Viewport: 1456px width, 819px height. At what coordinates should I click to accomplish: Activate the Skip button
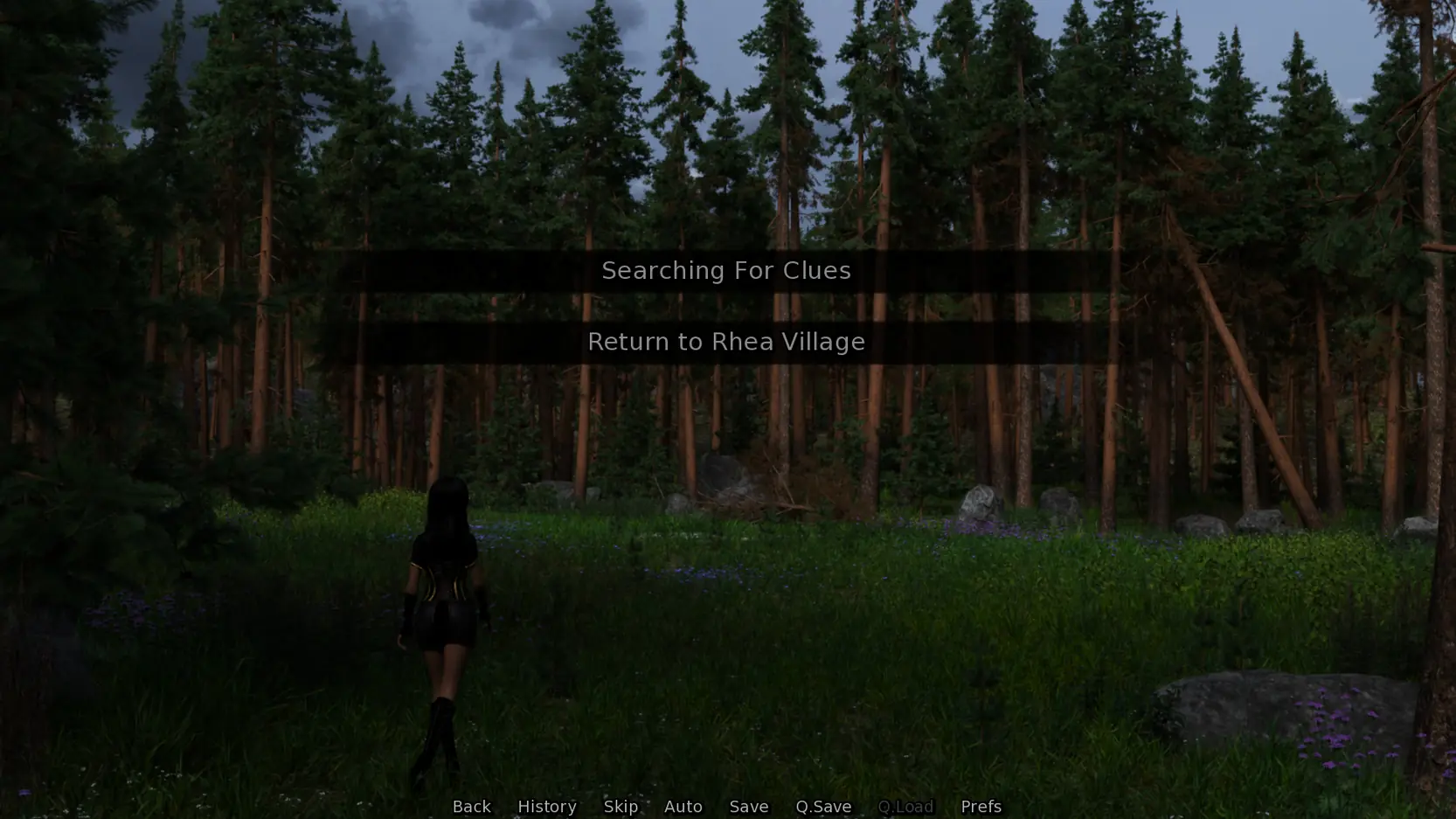click(621, 806)
